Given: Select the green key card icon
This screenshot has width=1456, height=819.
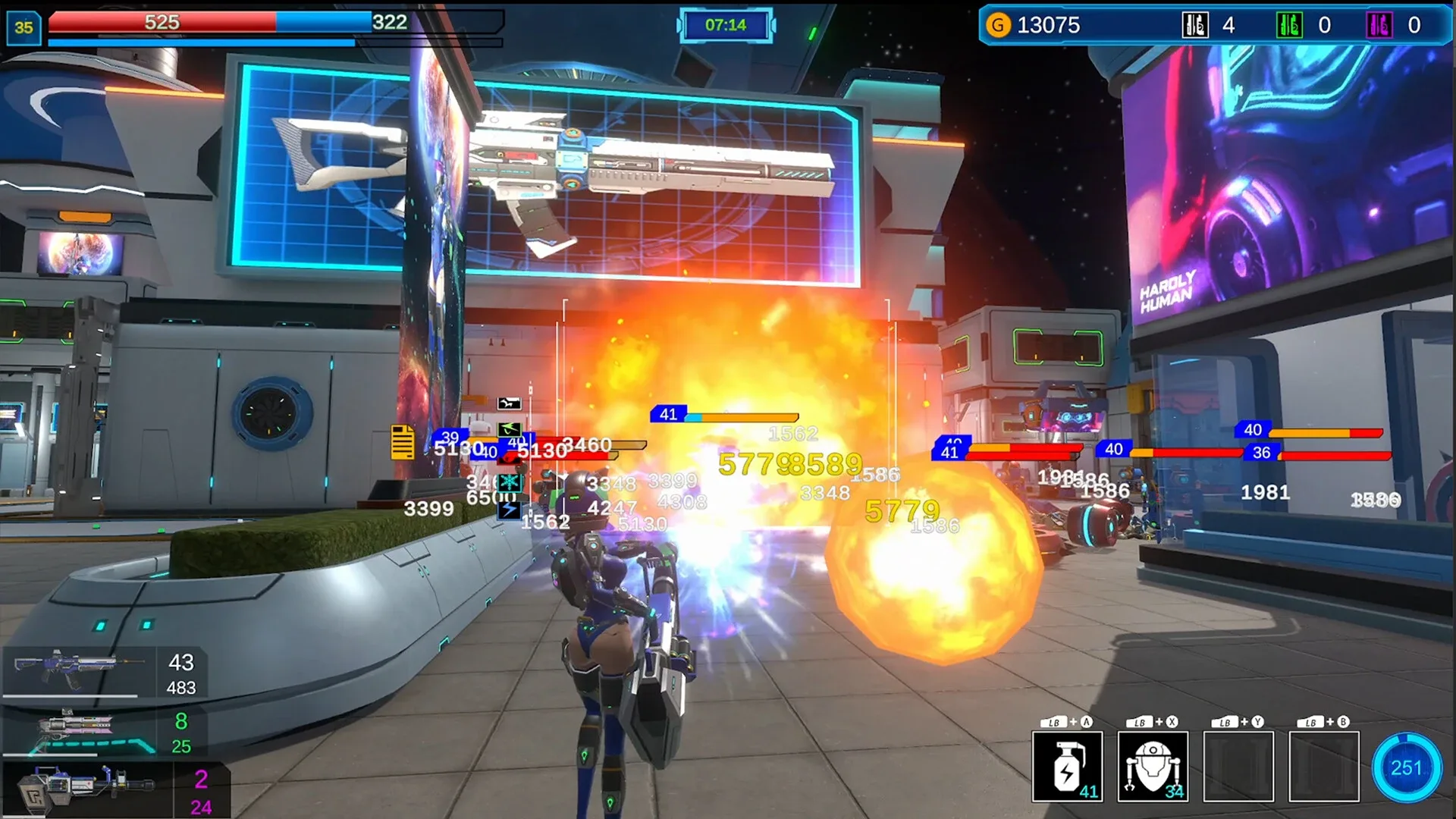Looking at the screenshot, I should click(x=1289, y=26).
